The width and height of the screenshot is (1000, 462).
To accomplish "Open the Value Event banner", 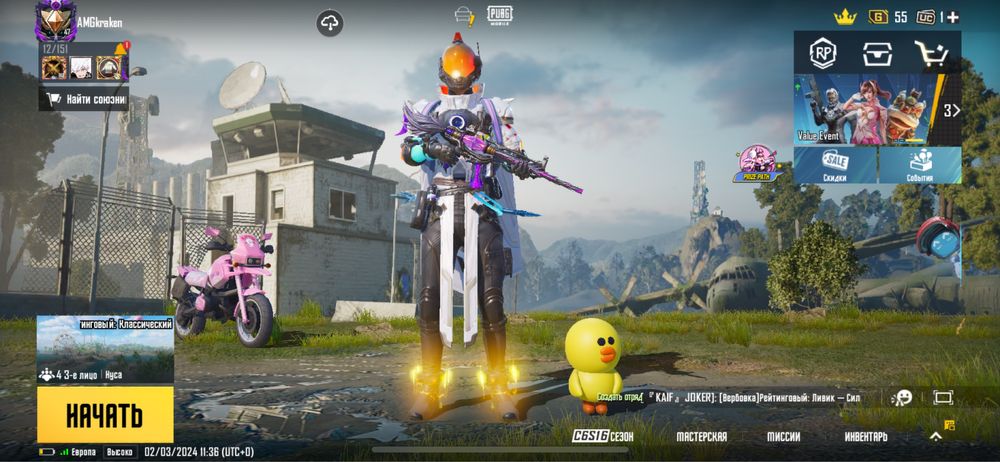I will 868,110.
